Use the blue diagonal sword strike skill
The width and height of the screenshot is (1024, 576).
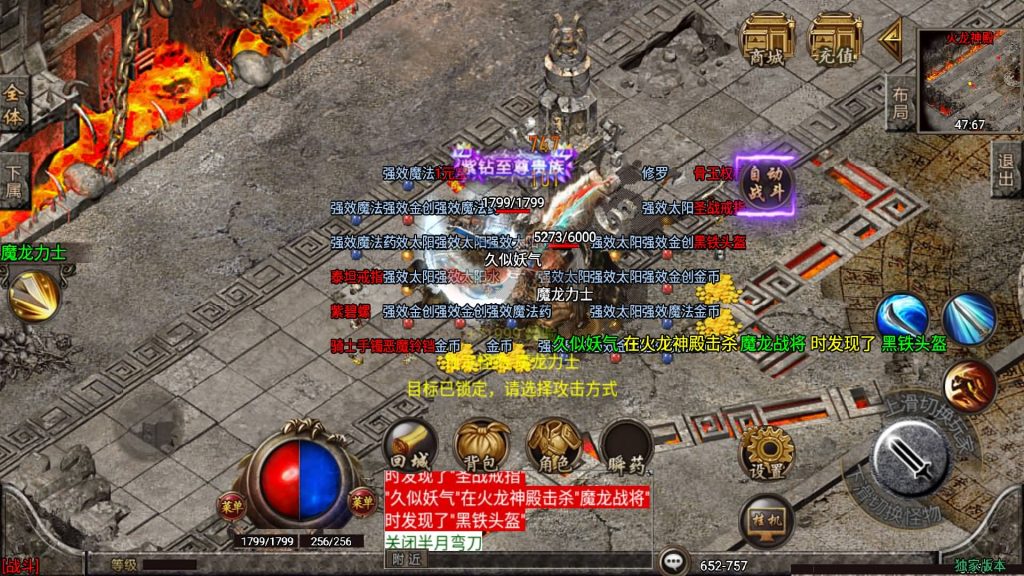tap(968, 318)
